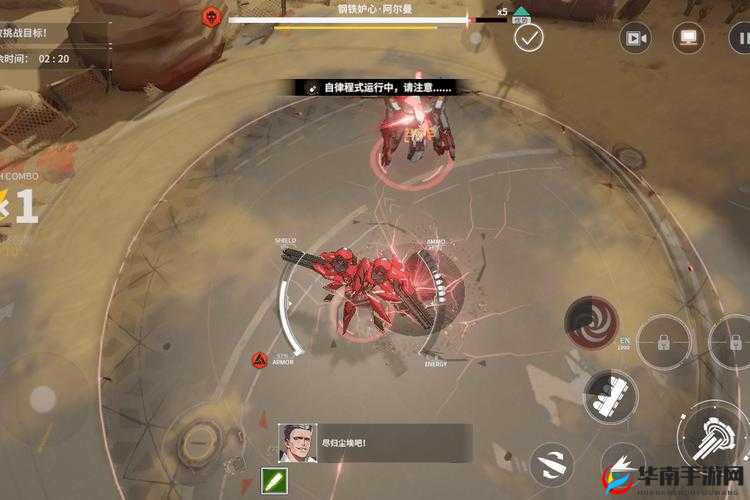Open the camera view button

[x=635, y=38]
